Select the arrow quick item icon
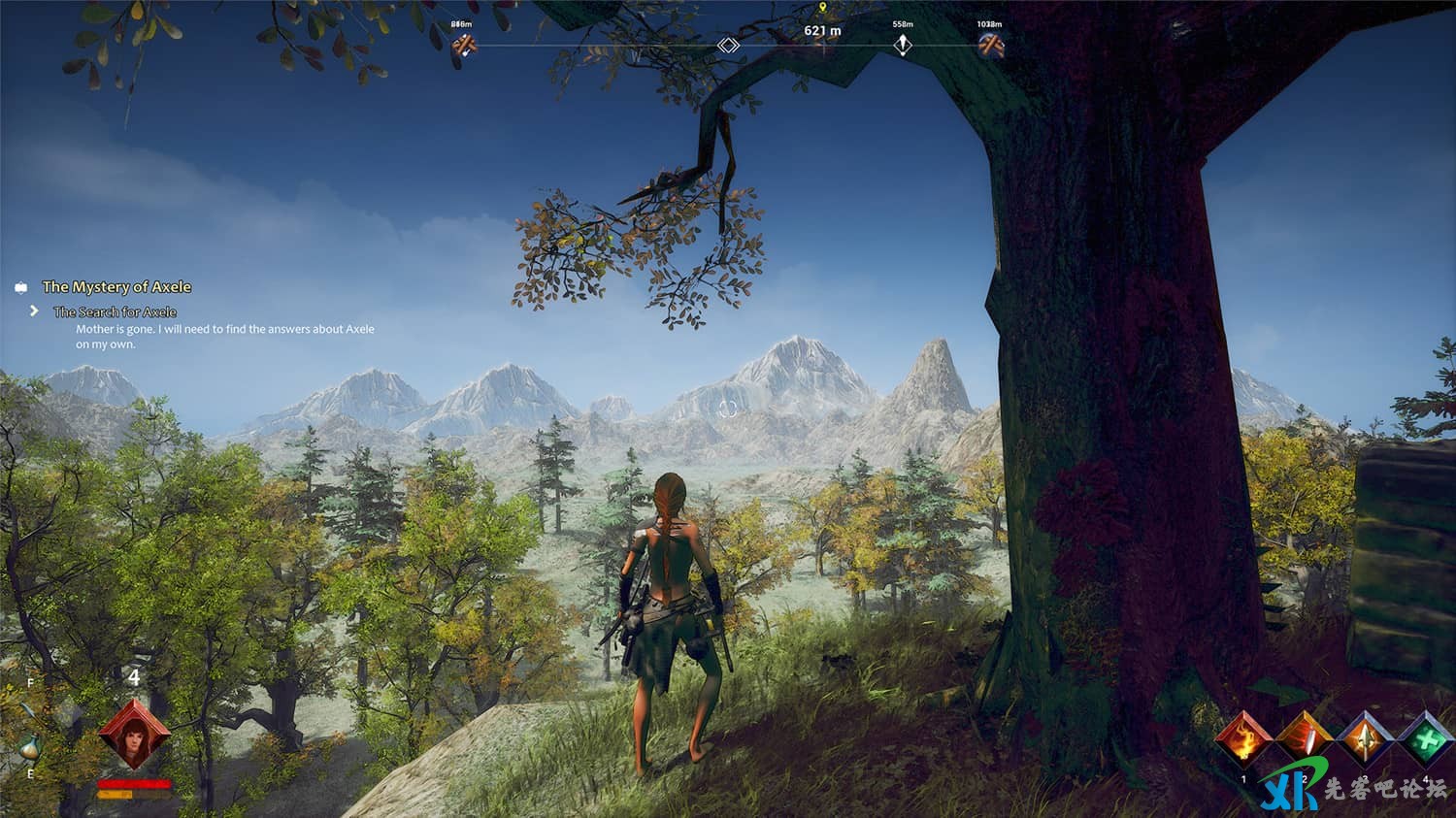This screenshot has height=818, width=1456. (30, 711)
